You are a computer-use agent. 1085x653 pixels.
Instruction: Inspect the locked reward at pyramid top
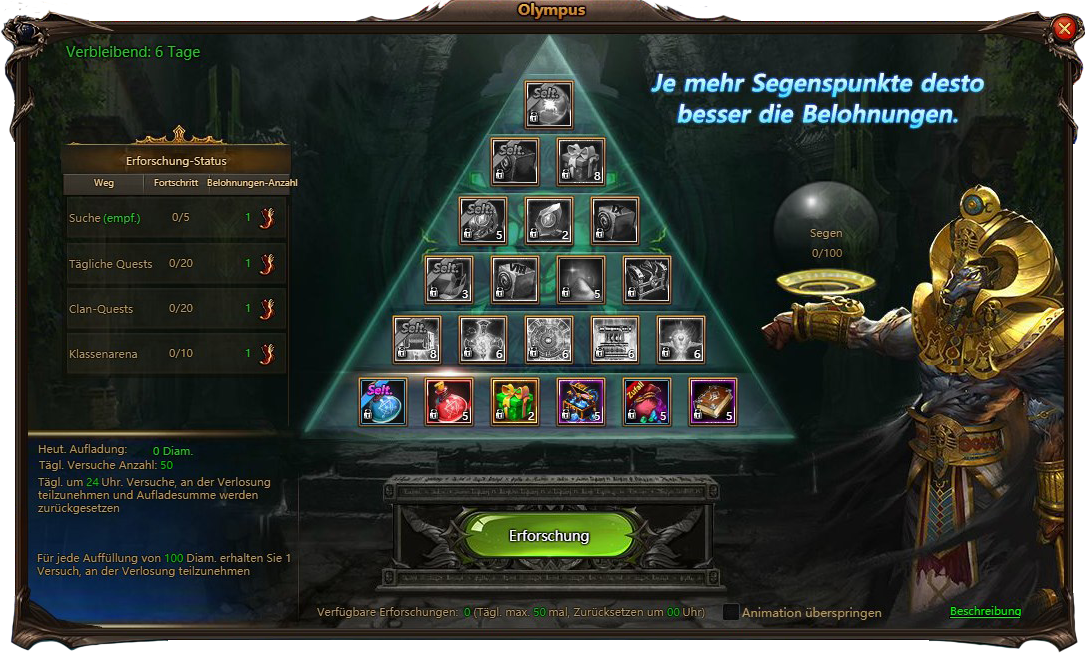pyautogui.click(x=549, y=105)
